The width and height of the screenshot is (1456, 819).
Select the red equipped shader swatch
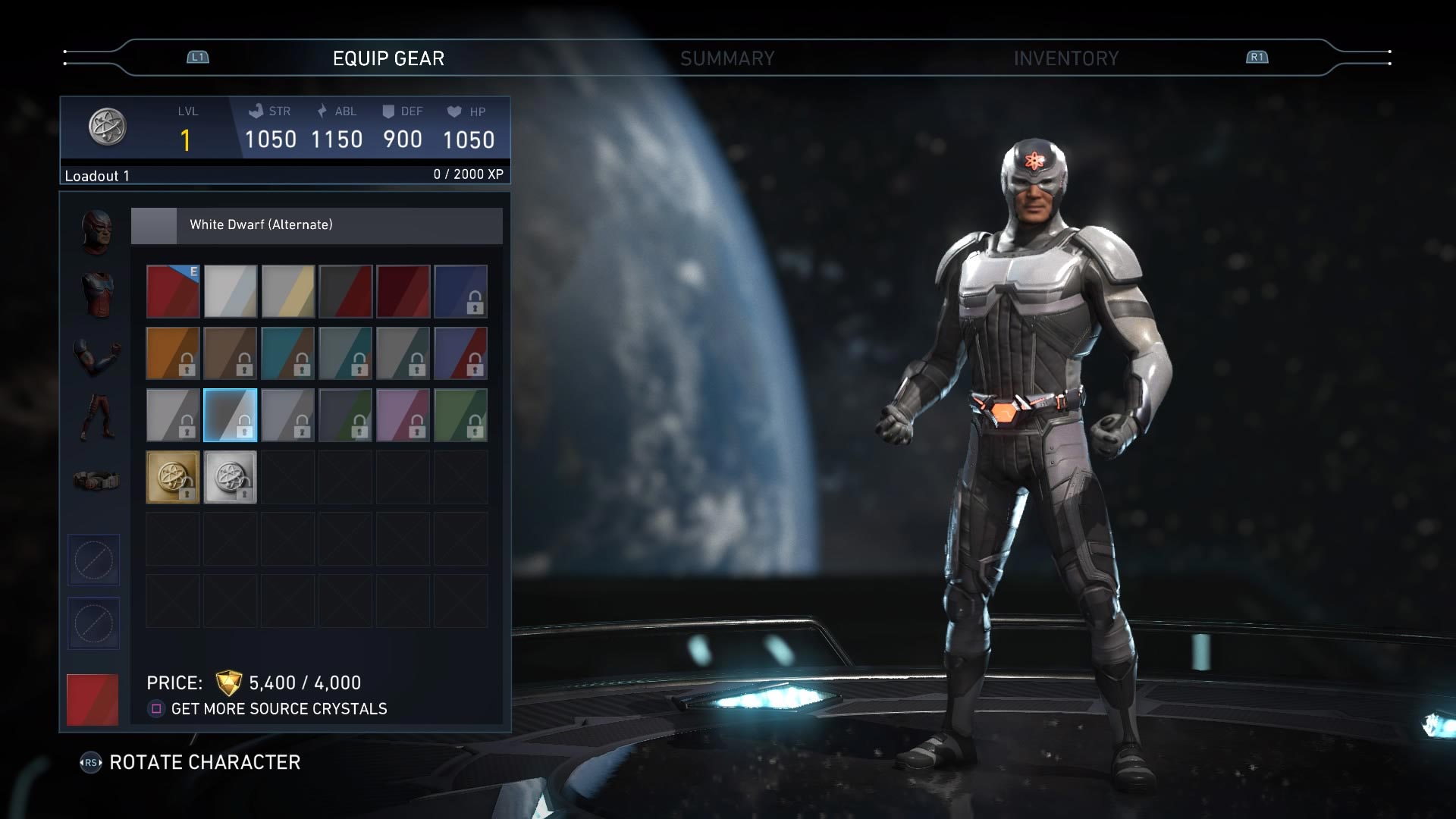pos(173,292)
